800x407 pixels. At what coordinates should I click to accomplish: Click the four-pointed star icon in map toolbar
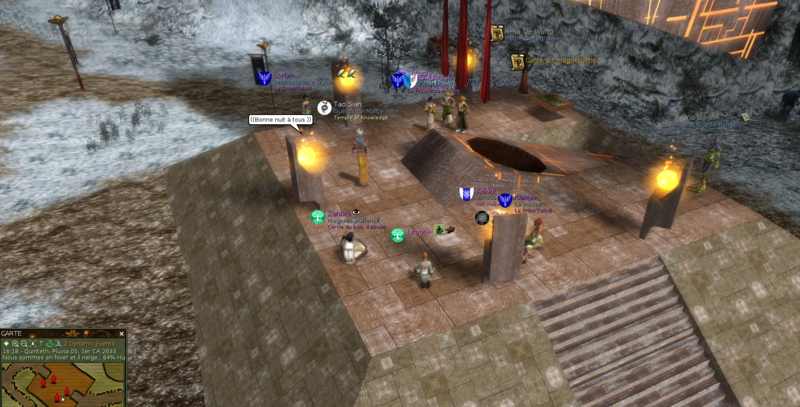click(7, 344)
